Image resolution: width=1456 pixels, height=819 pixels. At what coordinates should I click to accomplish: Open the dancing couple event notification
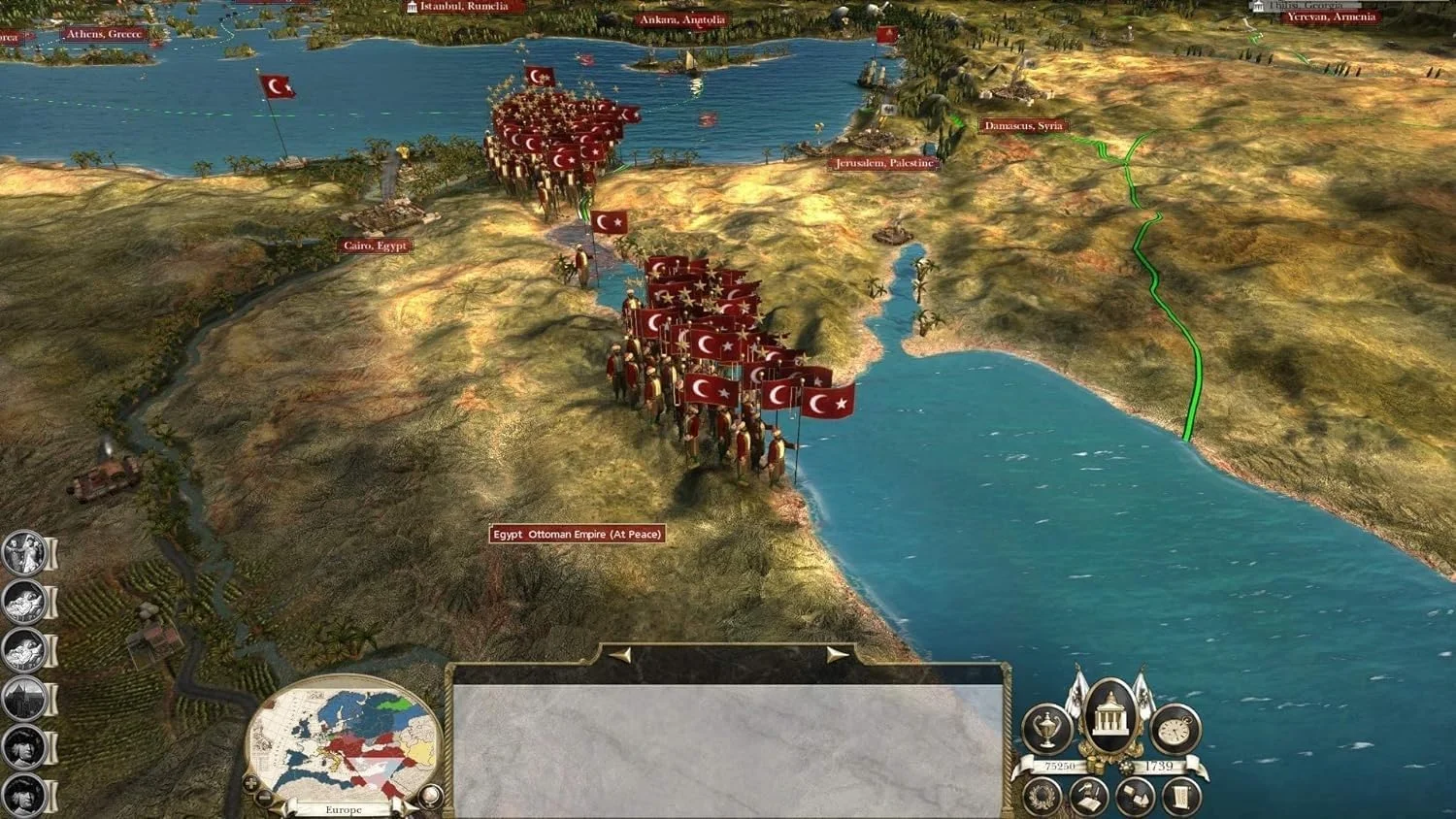(x=23, y=553)
